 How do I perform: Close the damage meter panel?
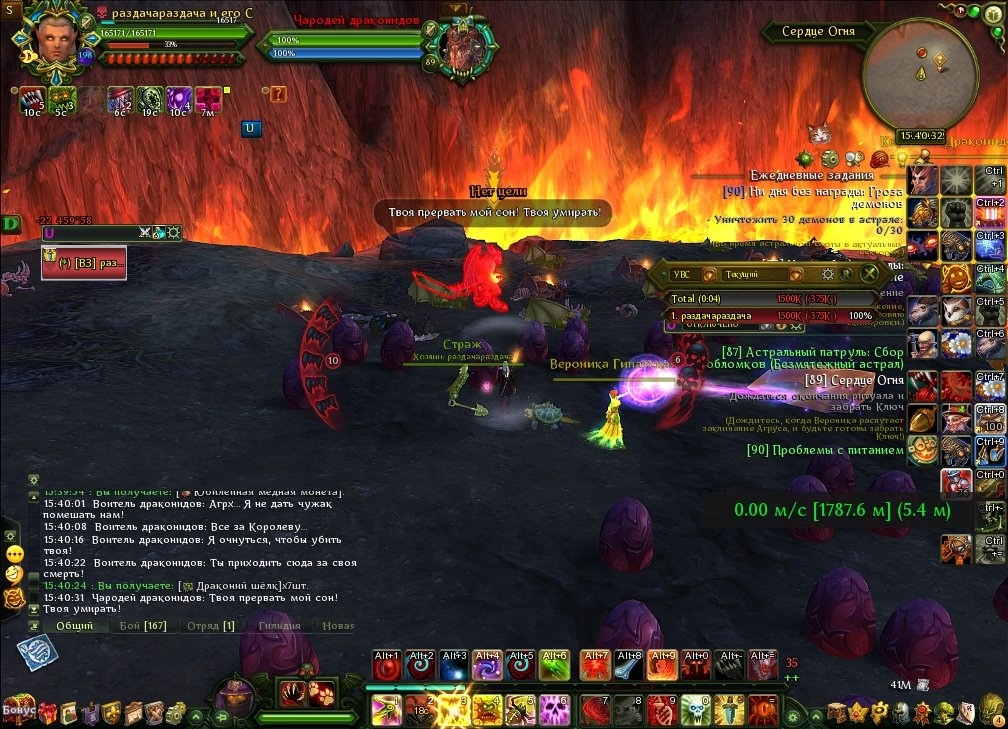[870, 273]
